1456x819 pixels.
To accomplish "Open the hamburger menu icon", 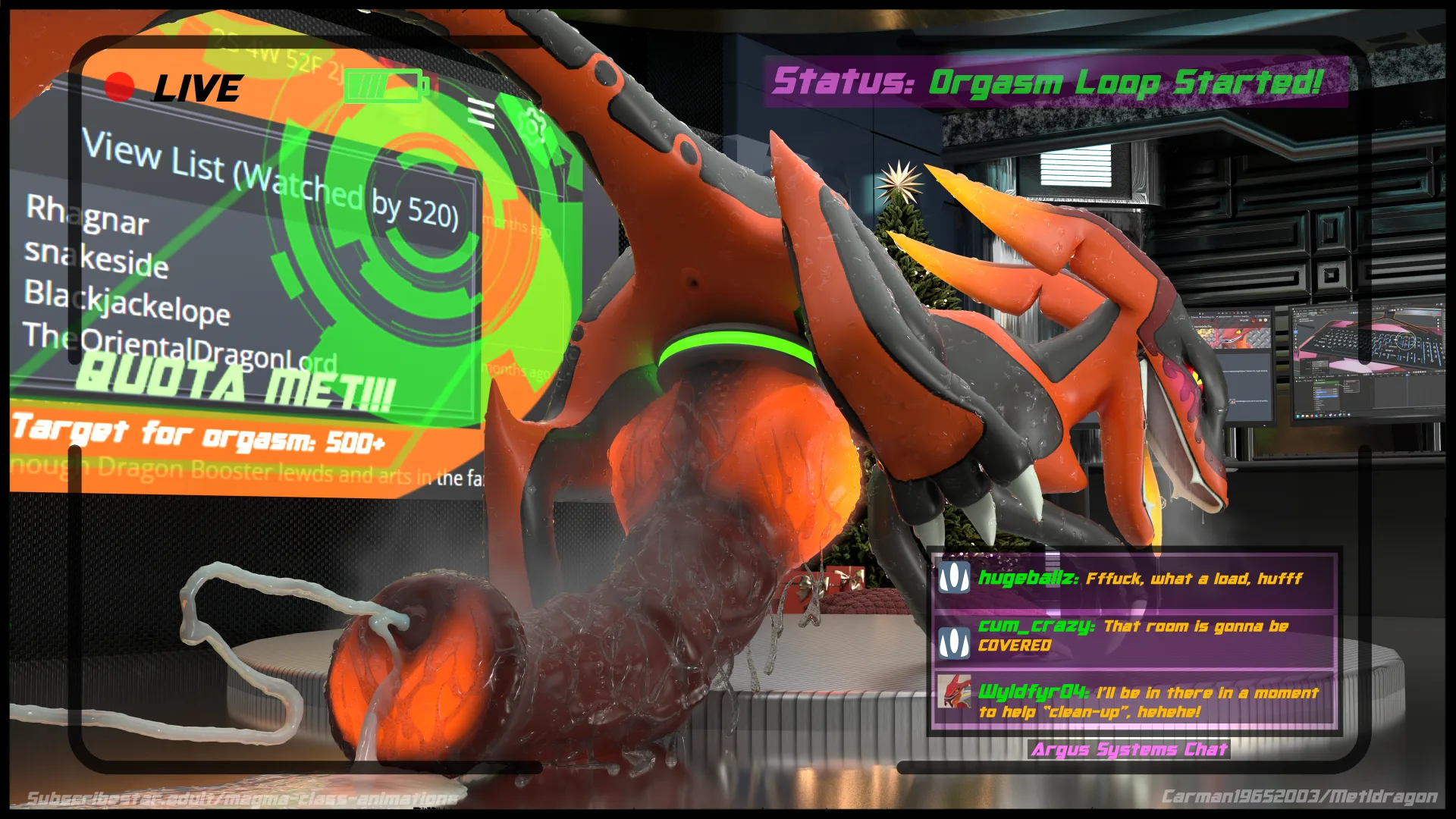I will [x=481, y=113].
